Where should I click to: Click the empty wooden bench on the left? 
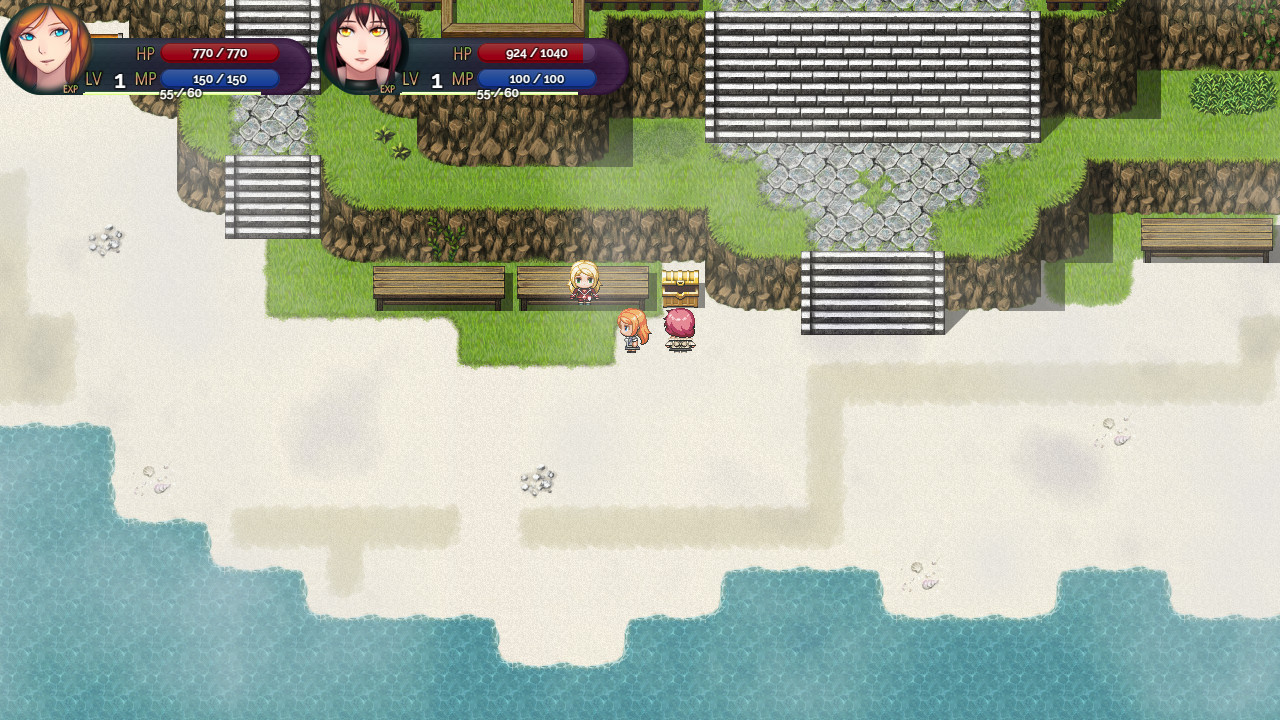(440, 283)
